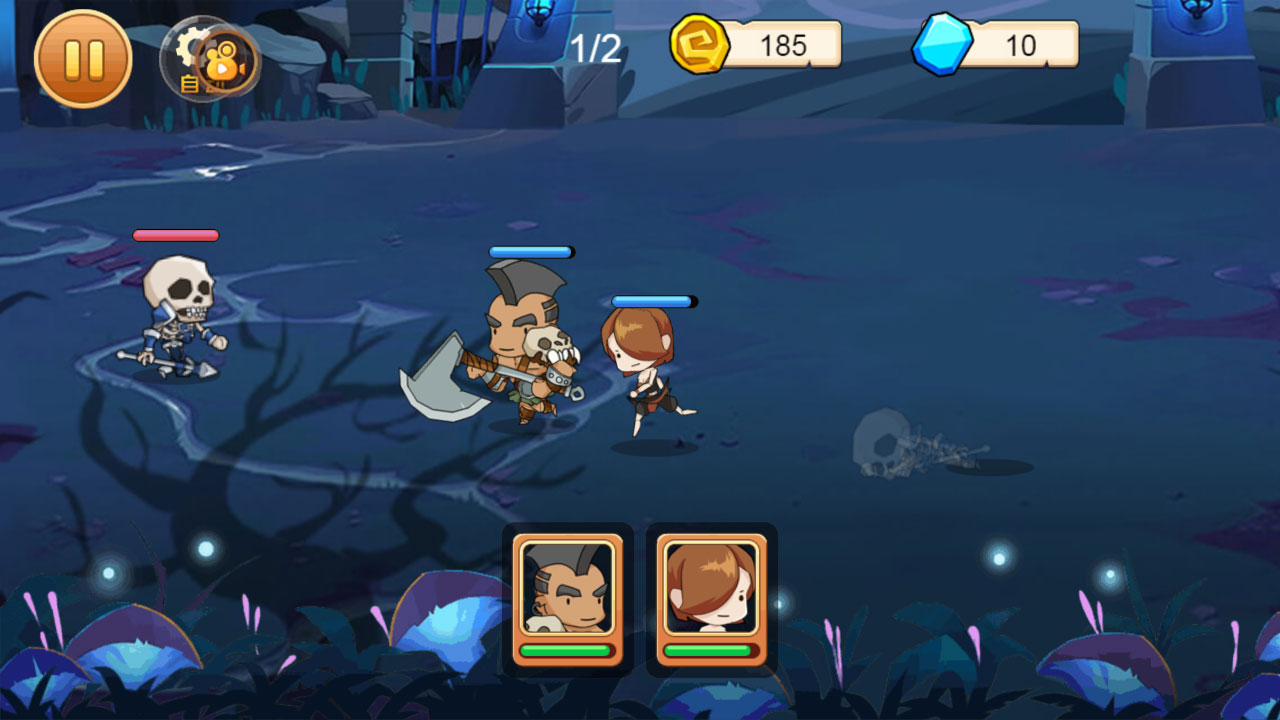Pause the battle with the orange button
This screenshot has height=720, width=1280.
(83, 59)
